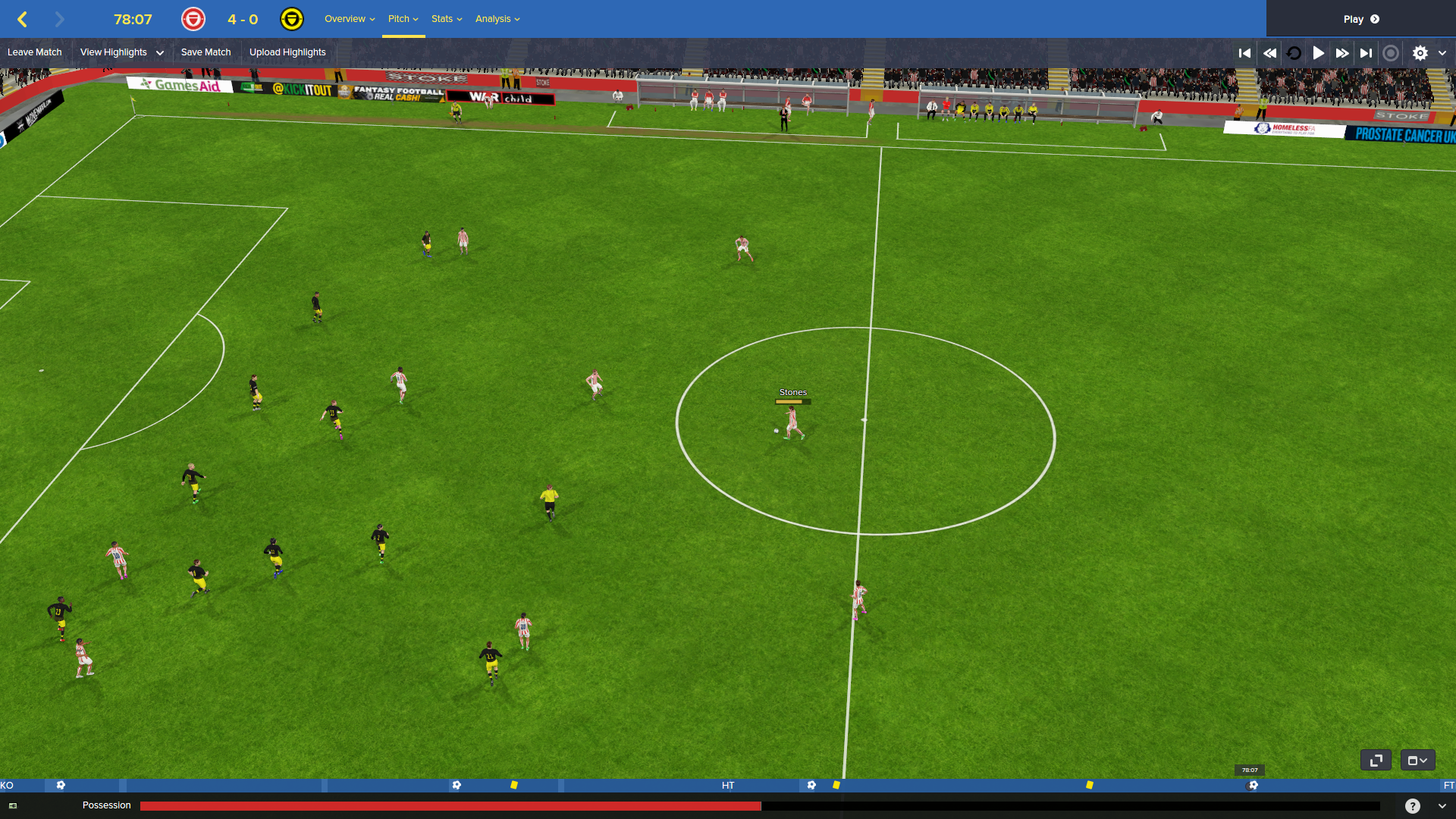This screenshot has height=819, width=1456.
Task: Upload Highlights of the match
Action: pos(287,52)
